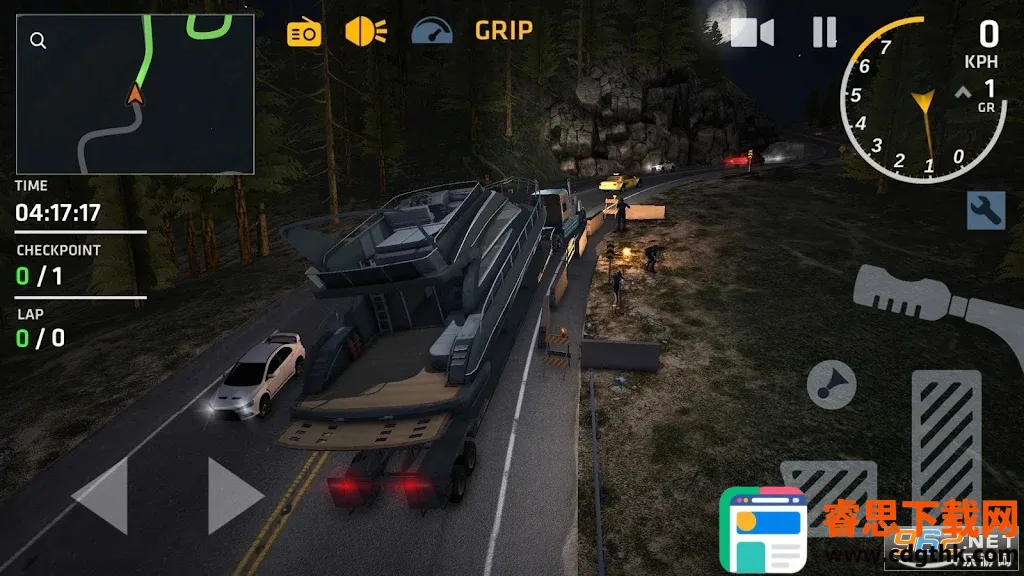The width and height of the screenshot is (1024, 576).
Task: Tap the magnifier icon on the minimap
Action: point(38,41)
